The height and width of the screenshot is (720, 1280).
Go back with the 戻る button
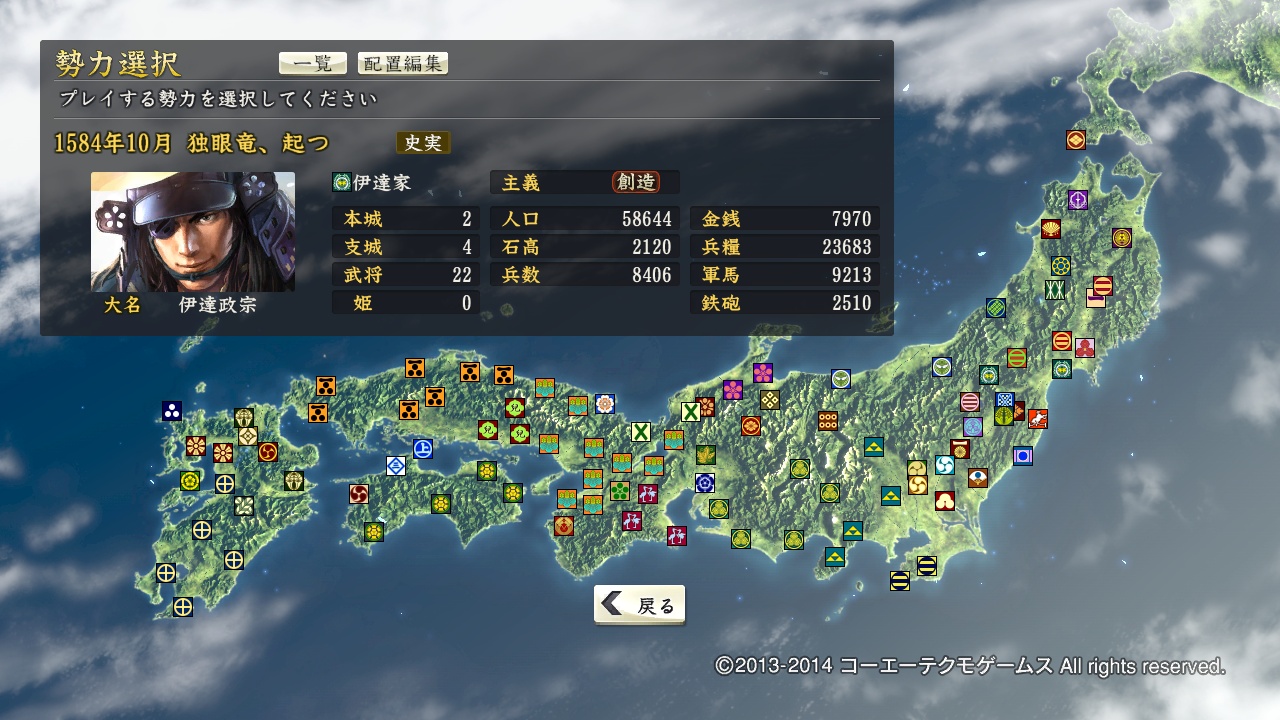[639, 605]
